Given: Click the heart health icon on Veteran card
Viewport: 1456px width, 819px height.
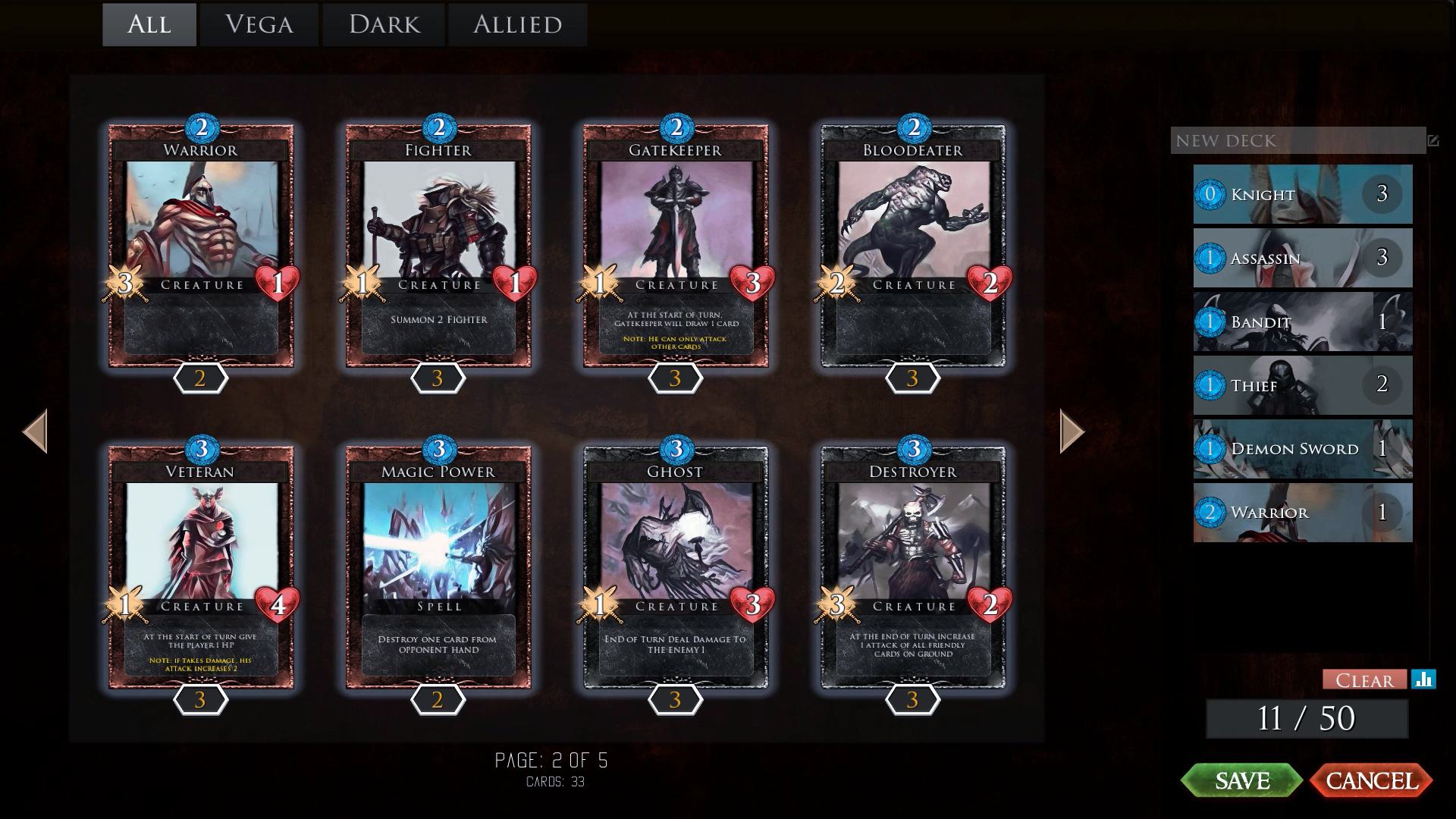Looking at the screenshot, I should pyautogui.click(x=278, y=605).
